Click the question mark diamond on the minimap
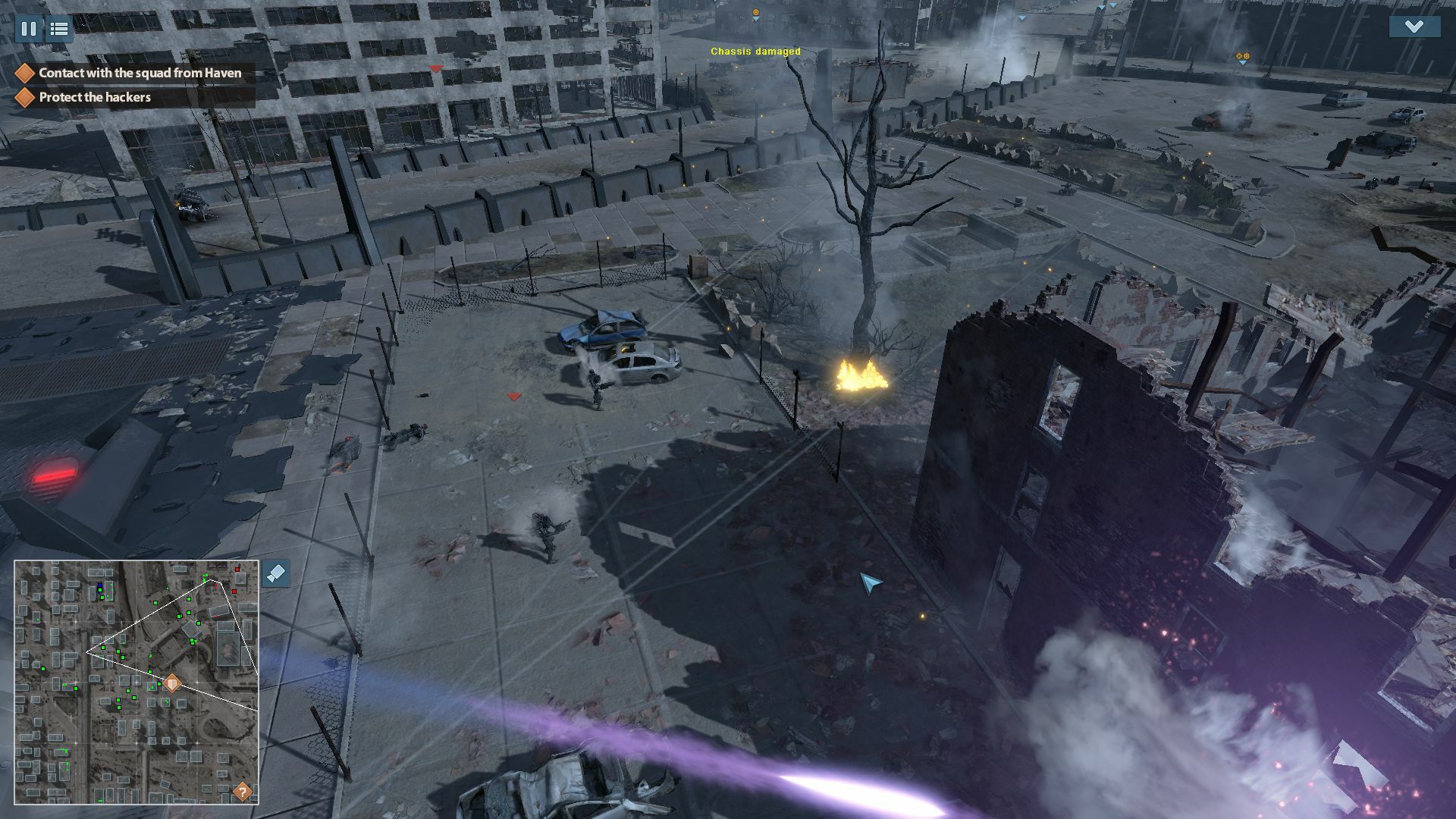This screenshot has height=819, width=1456. point(241,792)
